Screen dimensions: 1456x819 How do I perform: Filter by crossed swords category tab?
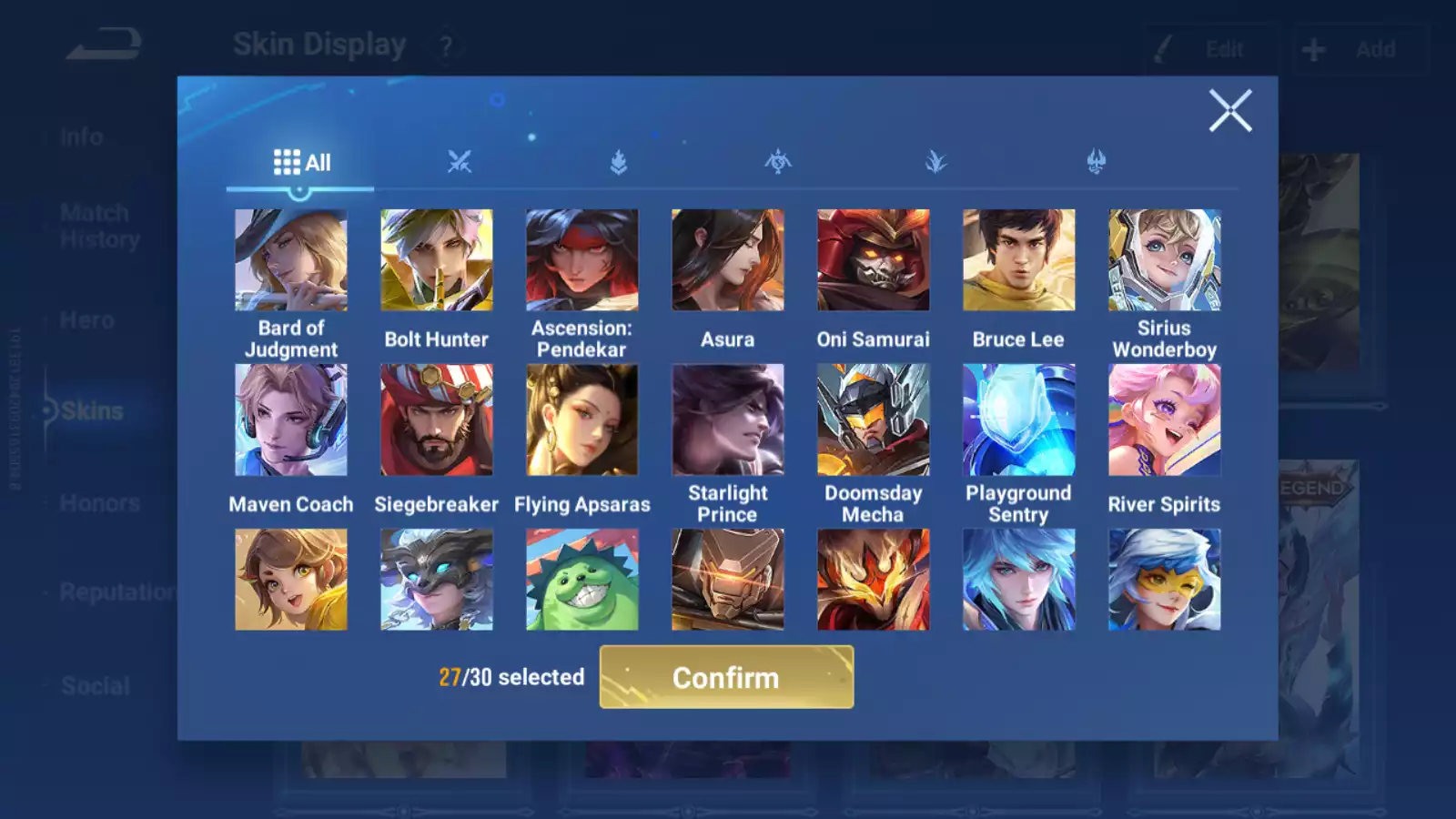coord(460,163)
